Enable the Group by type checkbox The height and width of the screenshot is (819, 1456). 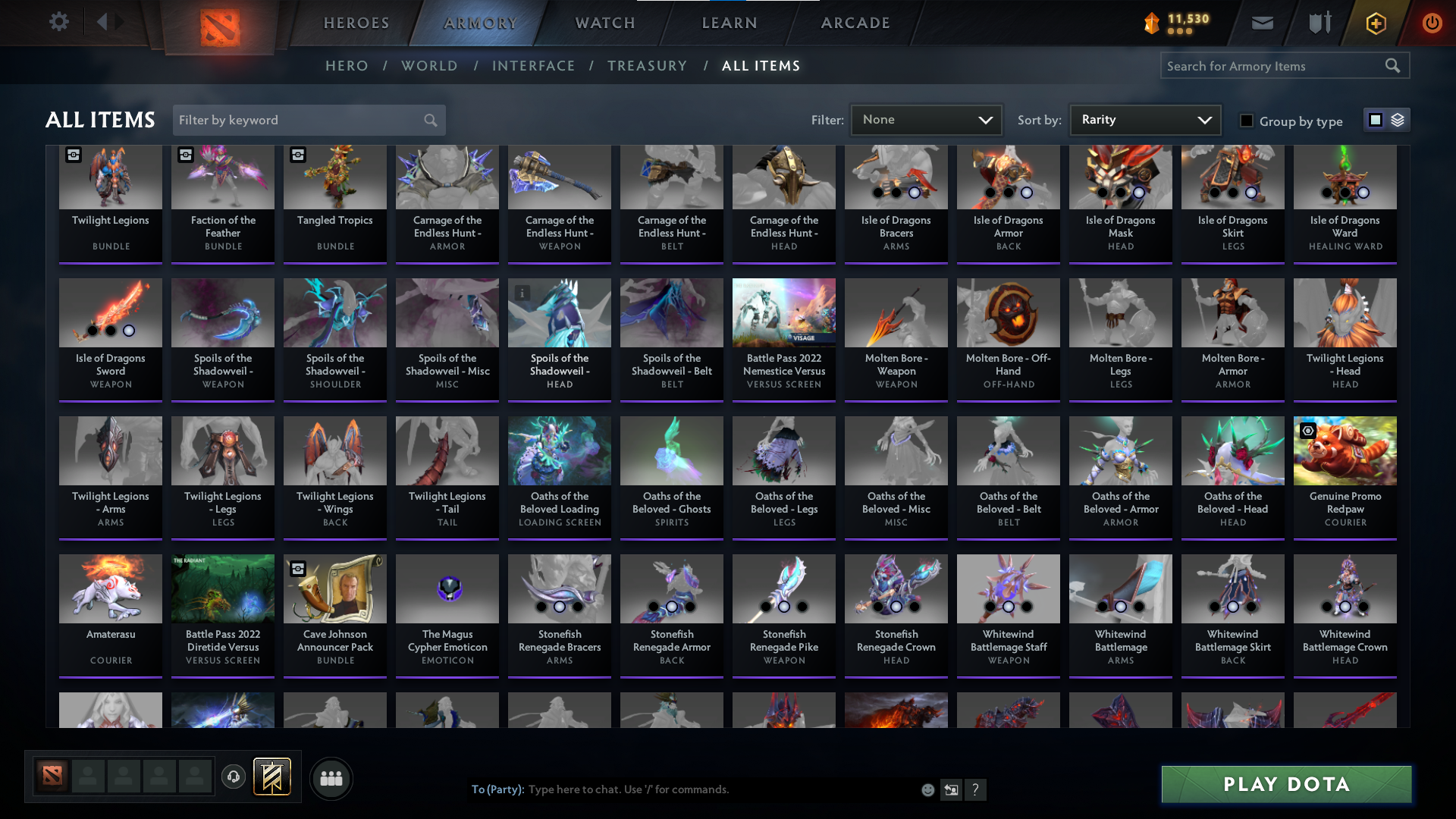1247,121
